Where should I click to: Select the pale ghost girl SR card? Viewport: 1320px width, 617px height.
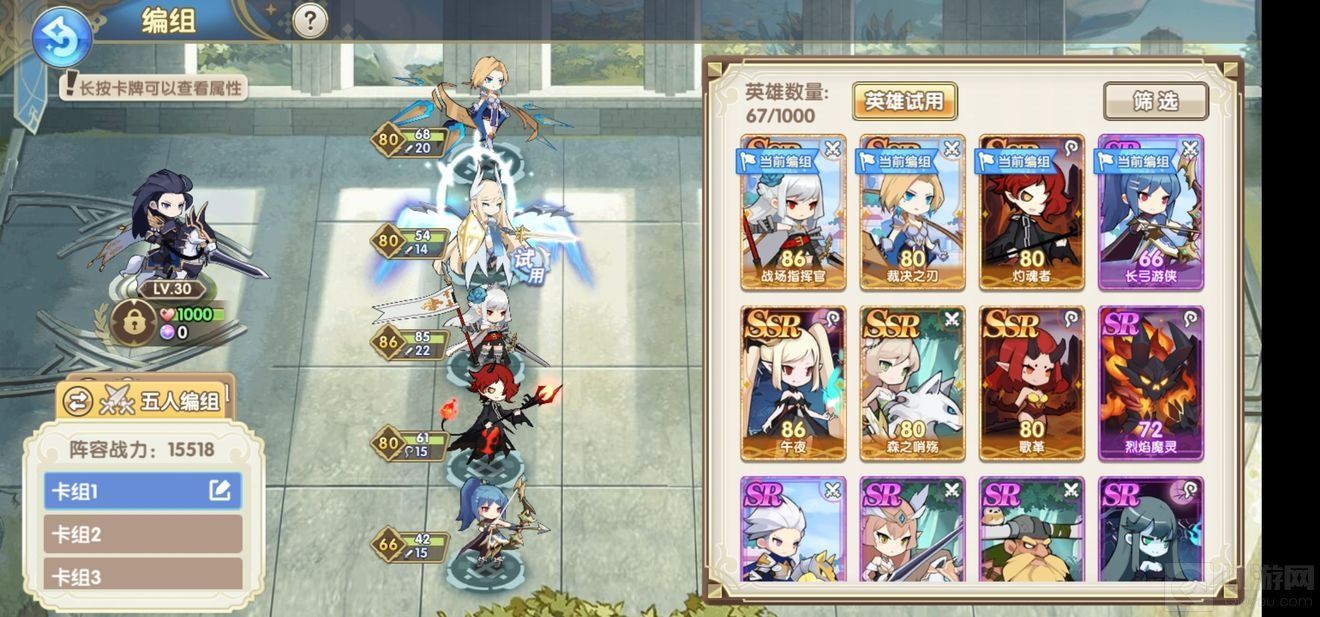[1150, 529]
